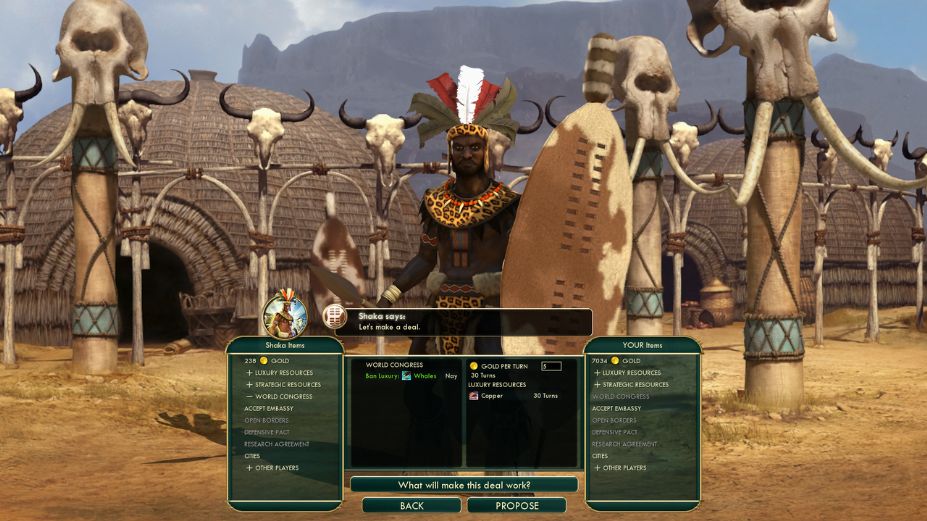Go back from the trade screen
Image resolution: width=927 pixels, height=521 pixels.
tap(411, 506)
